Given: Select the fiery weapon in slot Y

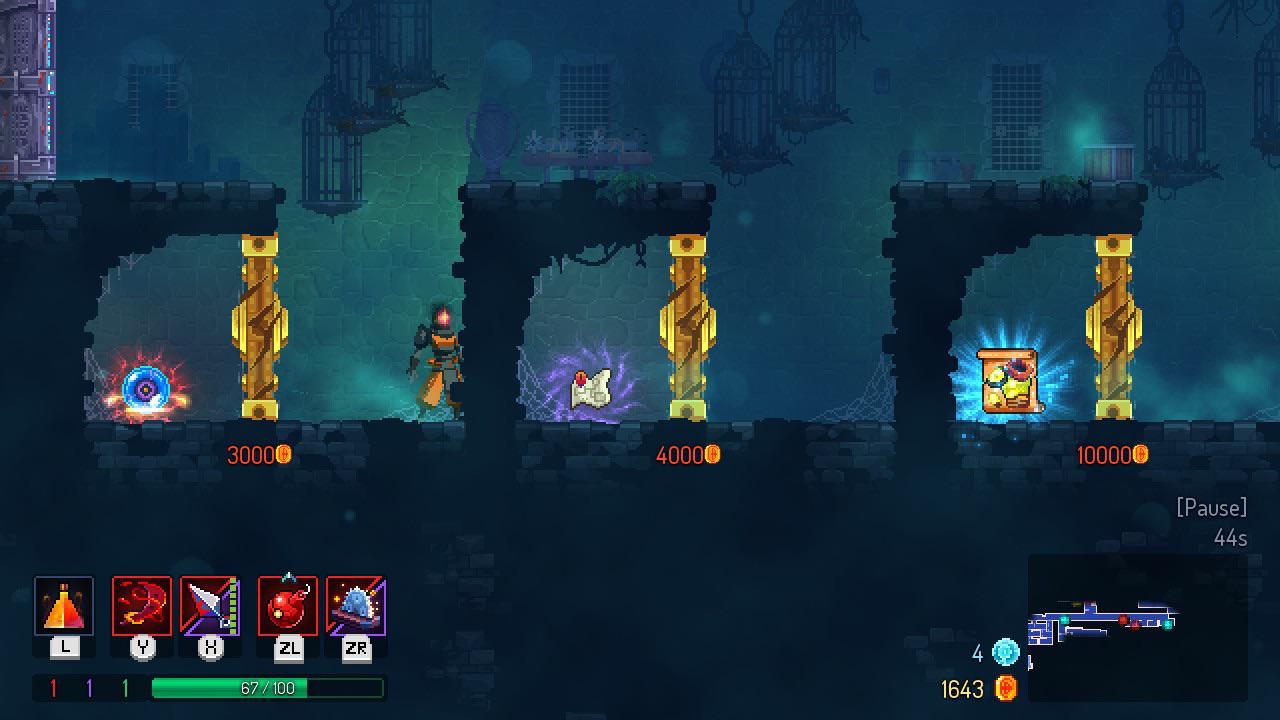Looking at the screenshot, I should (x=141, y=605).
